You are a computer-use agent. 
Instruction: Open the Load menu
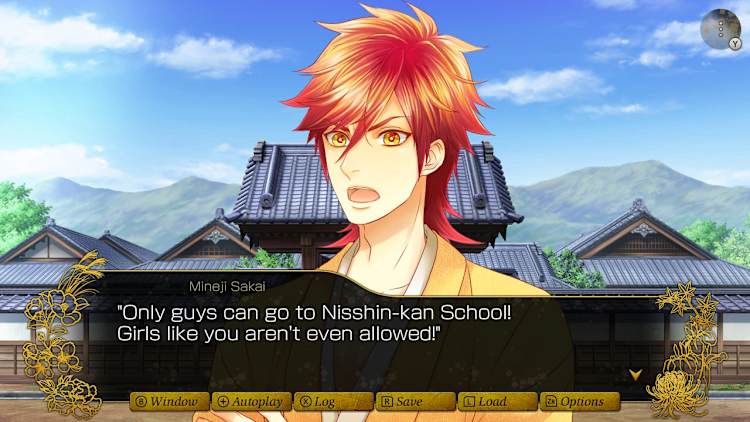497,401
